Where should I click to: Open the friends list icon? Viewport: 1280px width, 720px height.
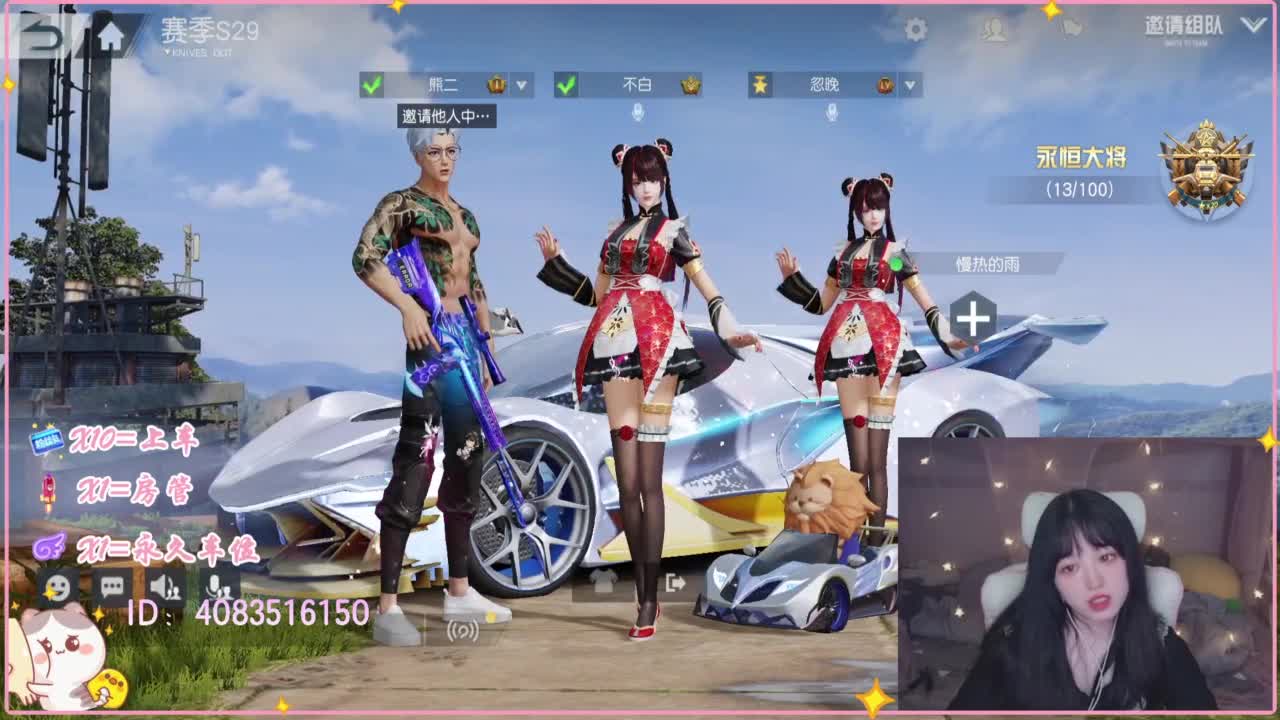(x=996, y=30)
